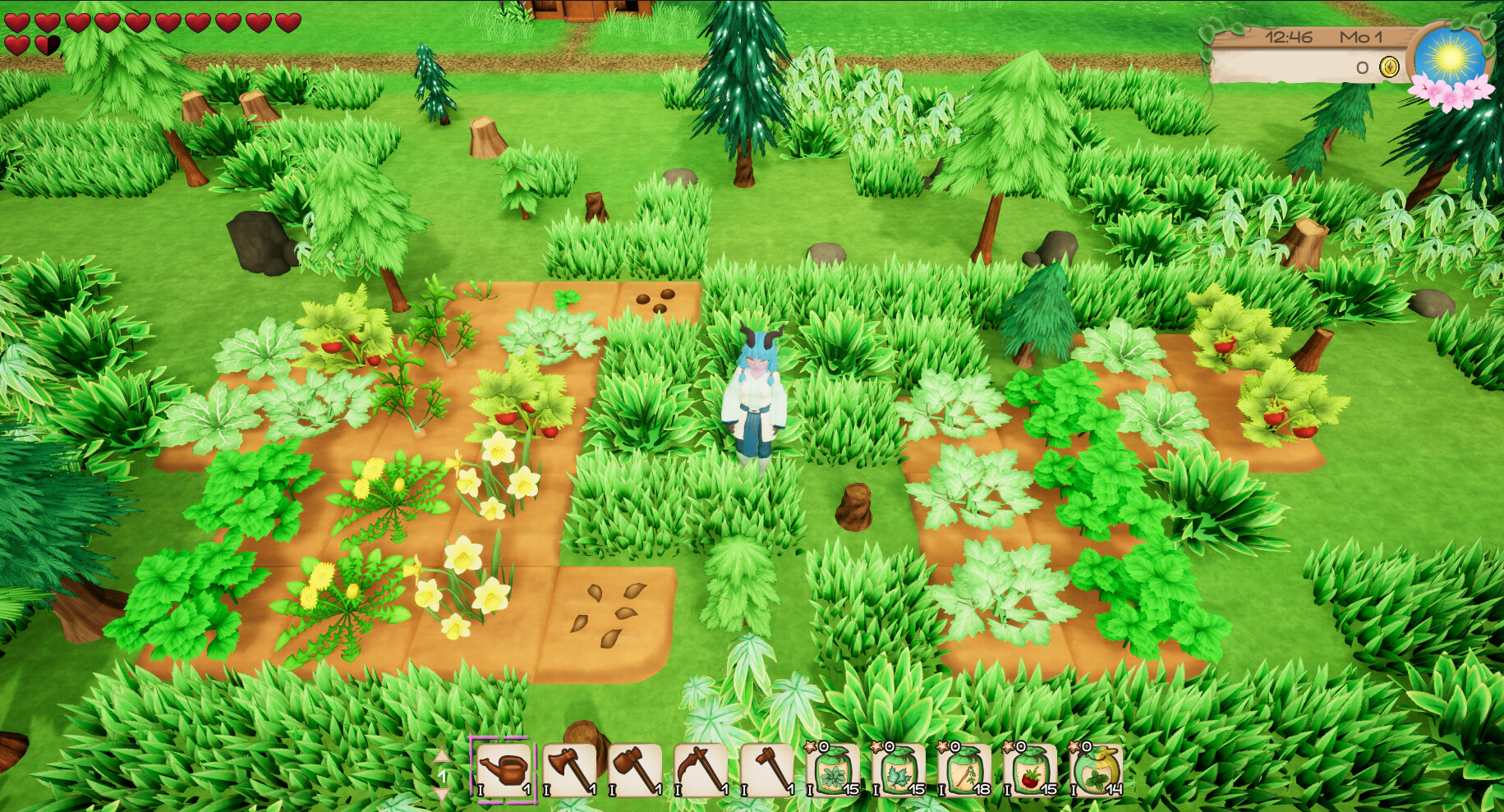Screen dimensions: 1504x812
Task: Click the up arrow beside the hotbar number
Action: pos(442,754)
